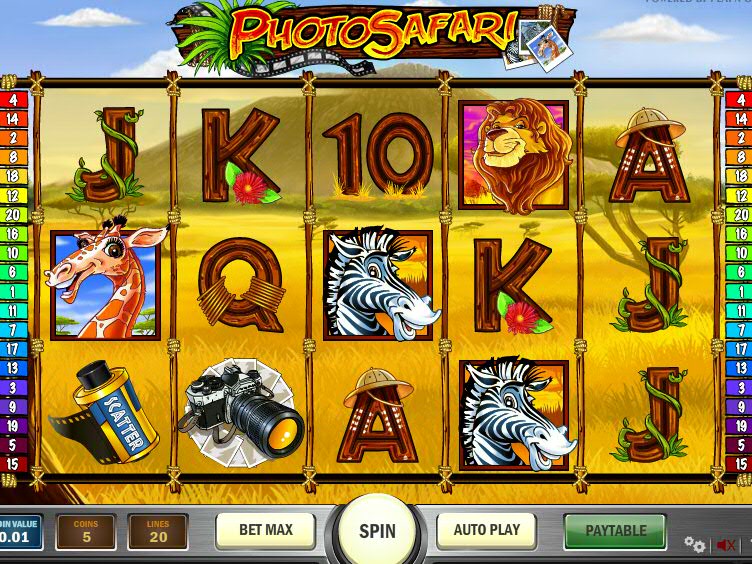This screenshot has height=564, width=752.
Task: Click the BET MAX button
Action: tap(265, 530)
